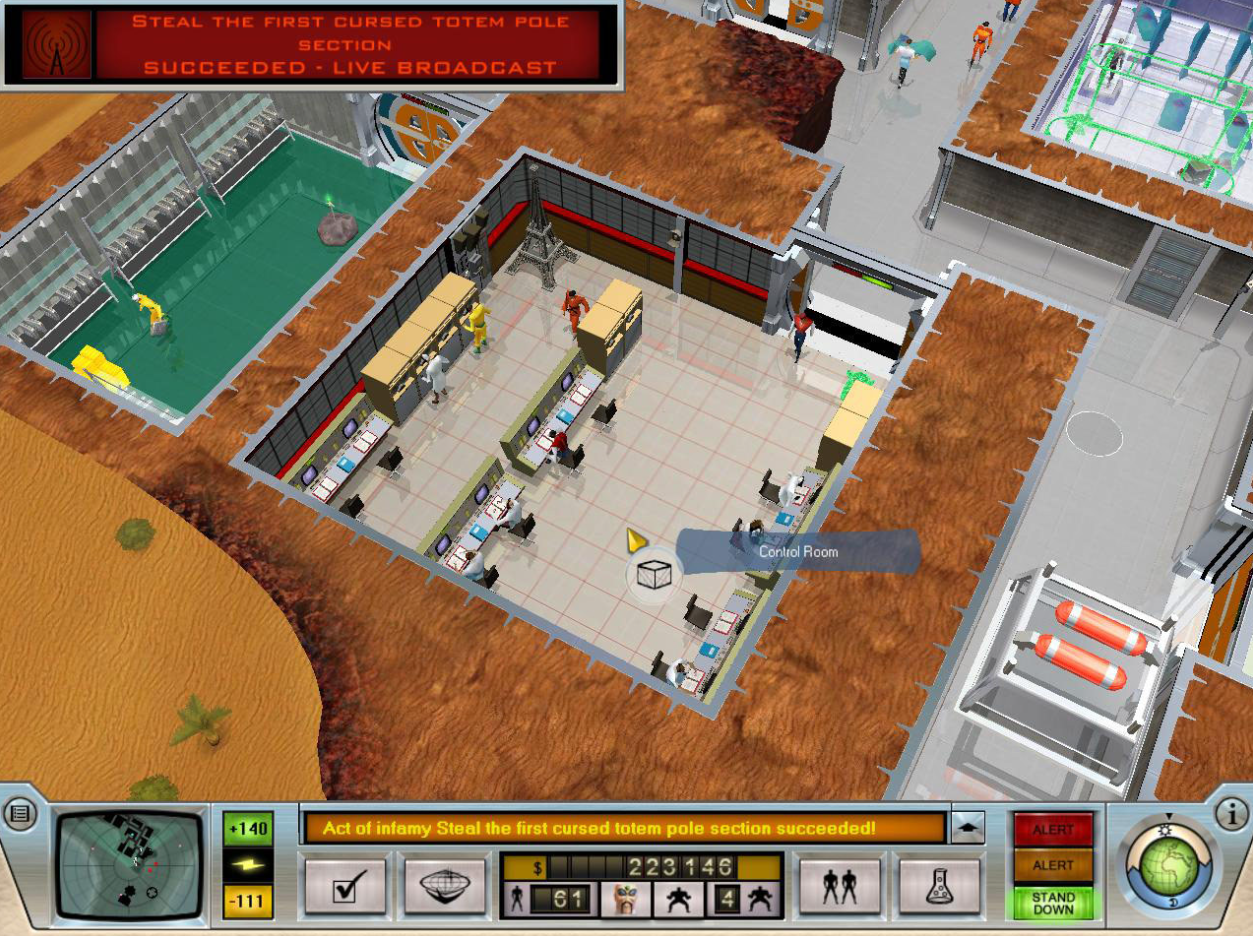Screen dimensions: 1253x936
Task: Open the info help button
Action: [x=1232, y=814]
